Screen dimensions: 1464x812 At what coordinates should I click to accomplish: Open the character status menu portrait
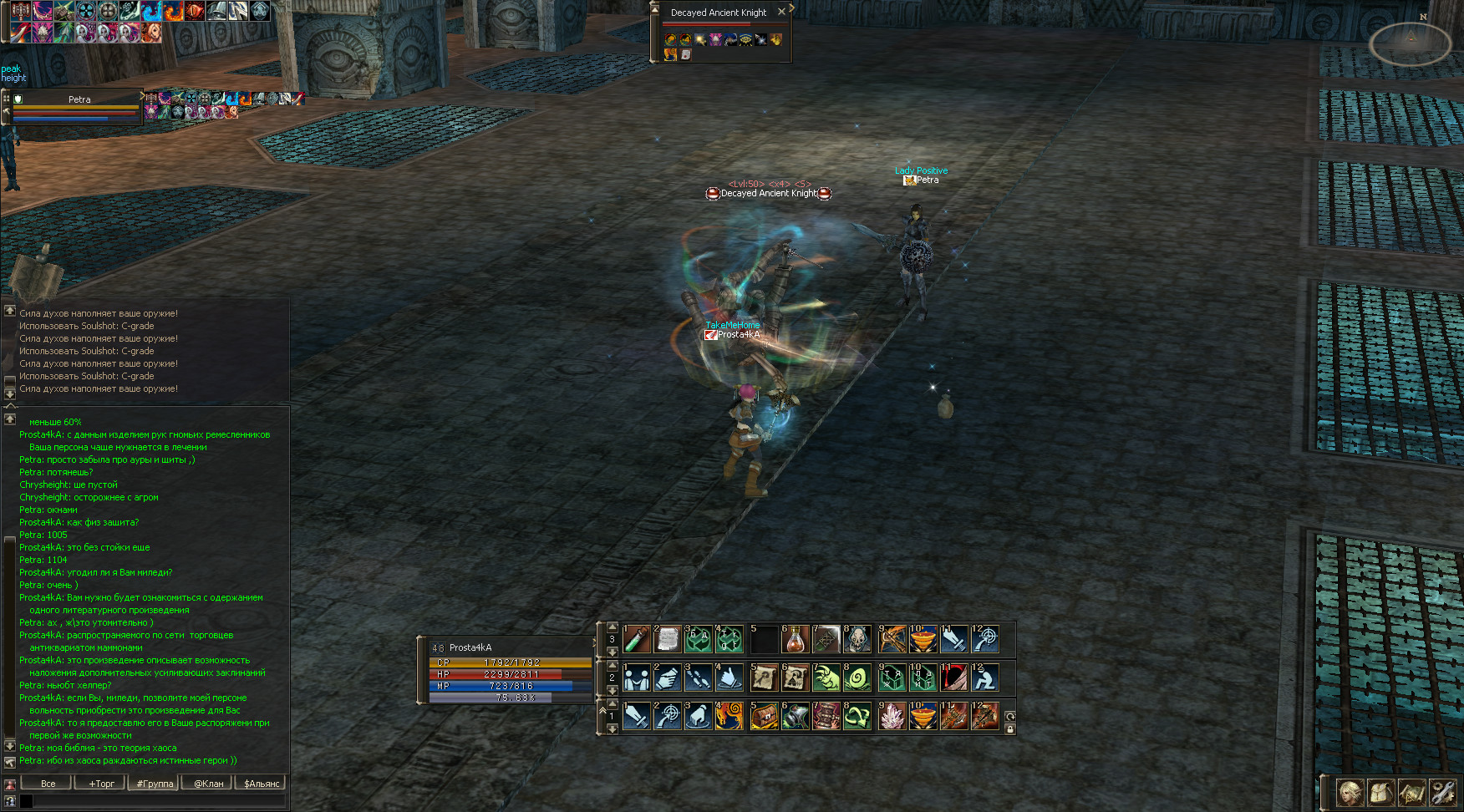point(1350,792)
